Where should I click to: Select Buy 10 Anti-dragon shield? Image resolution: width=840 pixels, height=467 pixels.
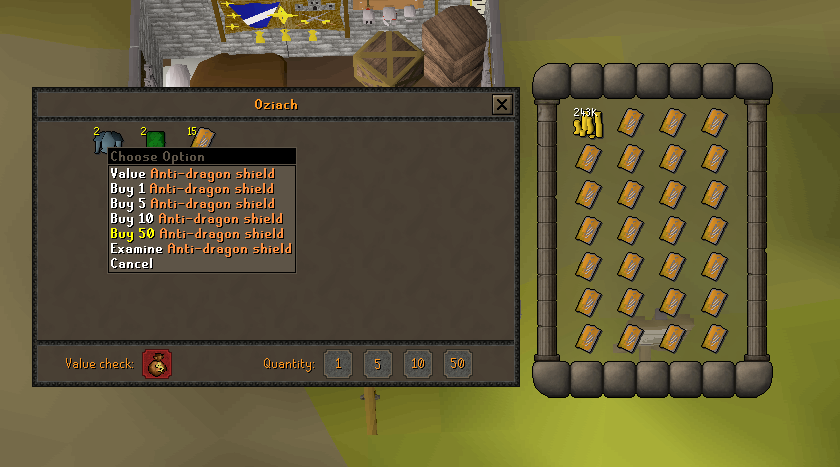point(196,219)
